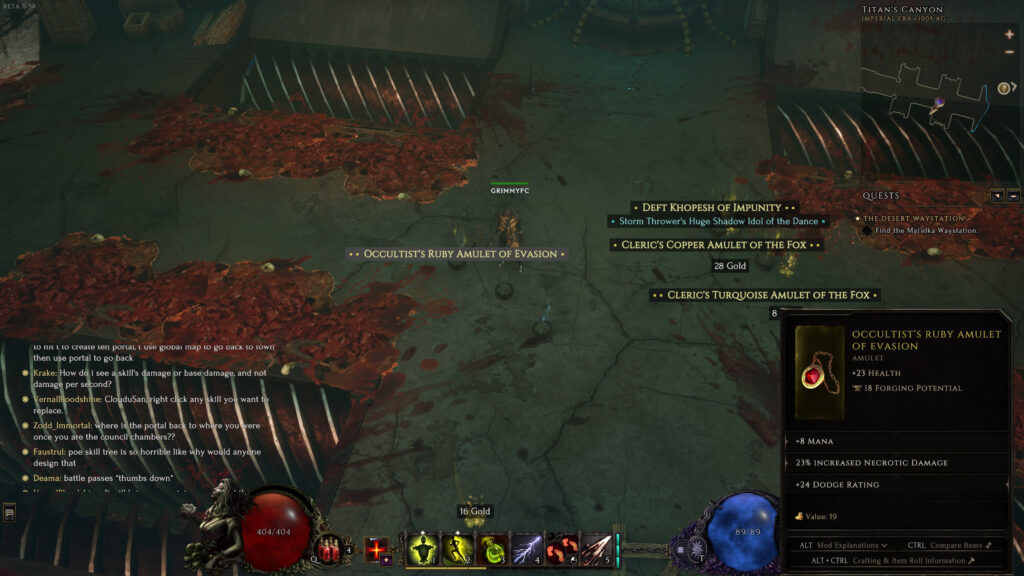Cast the lightning bolt skill
Screen dimensions: 1024x576
click(527, 549)
